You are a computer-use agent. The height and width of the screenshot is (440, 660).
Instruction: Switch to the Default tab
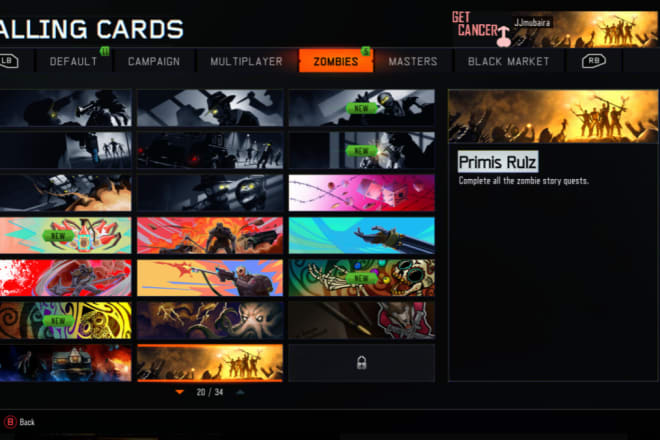tap(74, 61)
